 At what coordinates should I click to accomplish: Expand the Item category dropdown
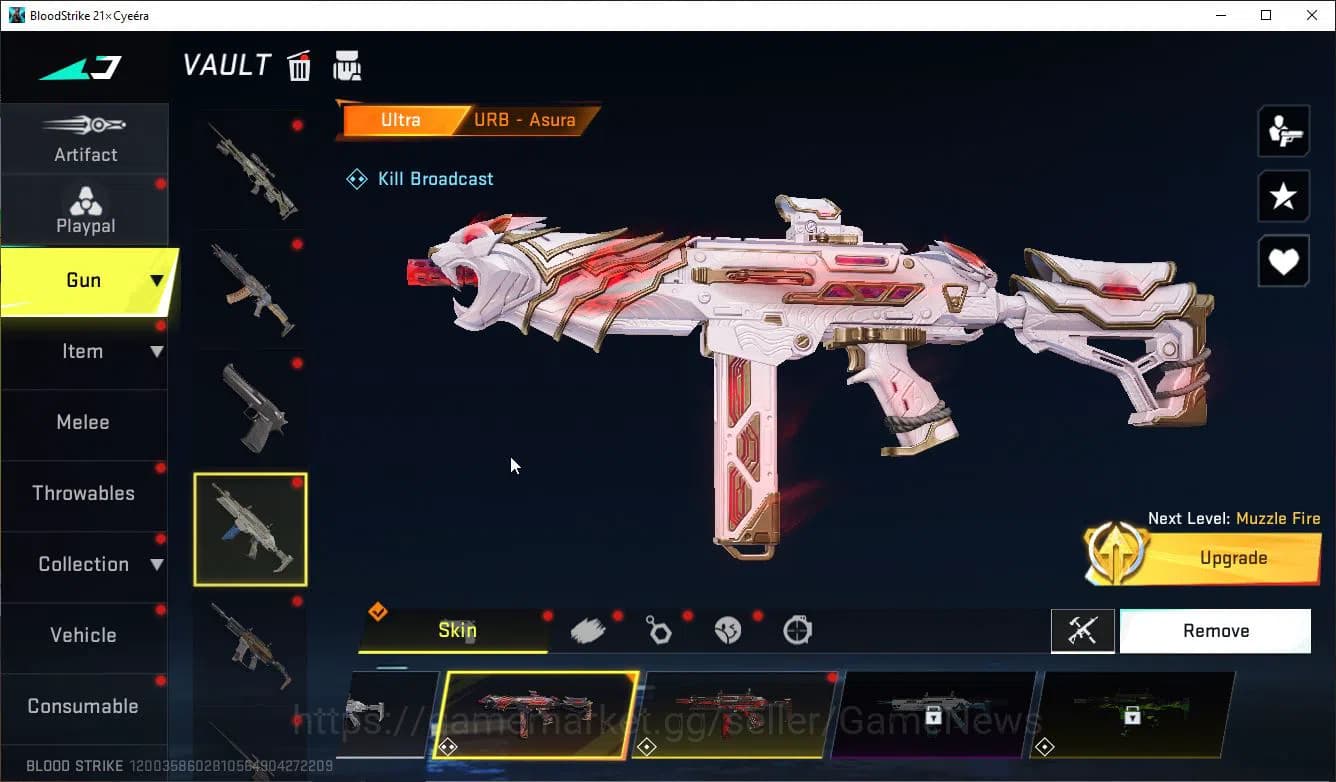point(85,351)
